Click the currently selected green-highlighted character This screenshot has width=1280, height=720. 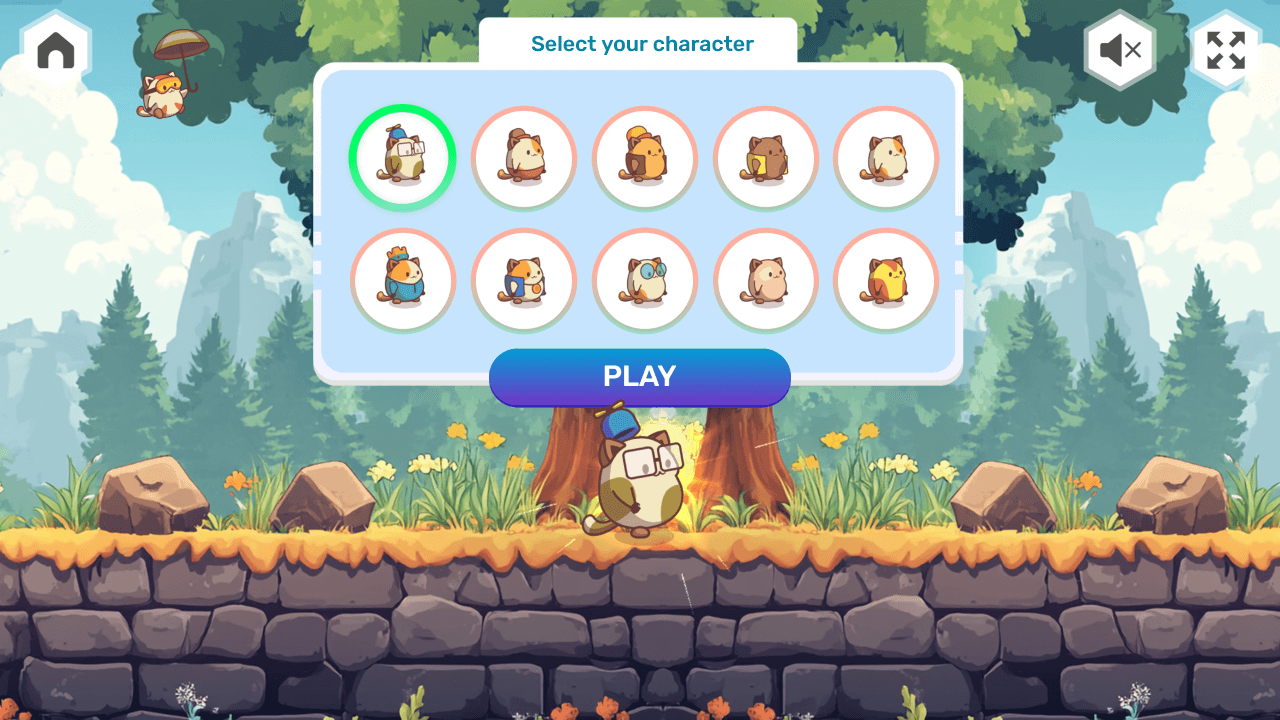coord(402,158)
